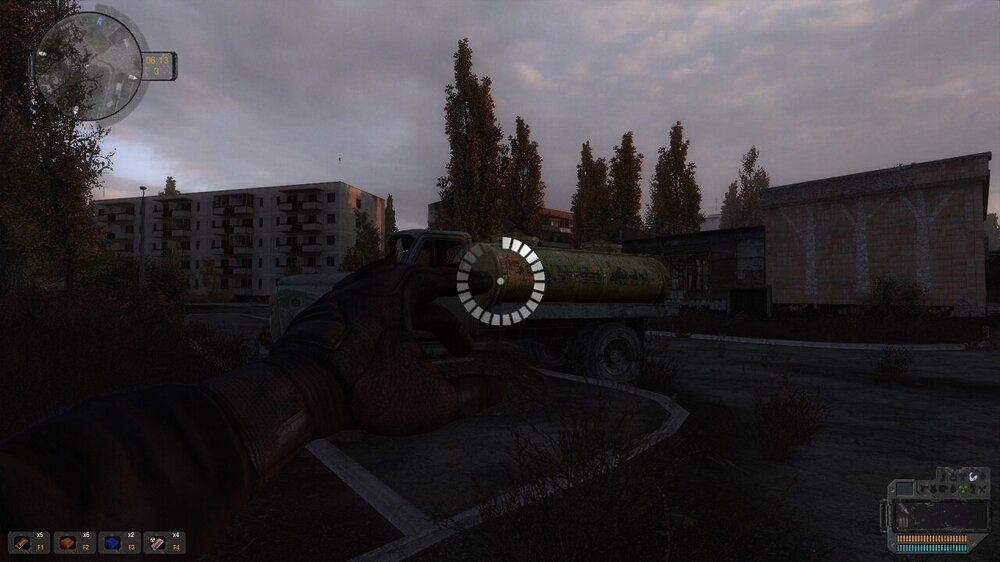Screen dimensions: 1000x562
Task: Open the circular minimap
Action: click(88, 65)
